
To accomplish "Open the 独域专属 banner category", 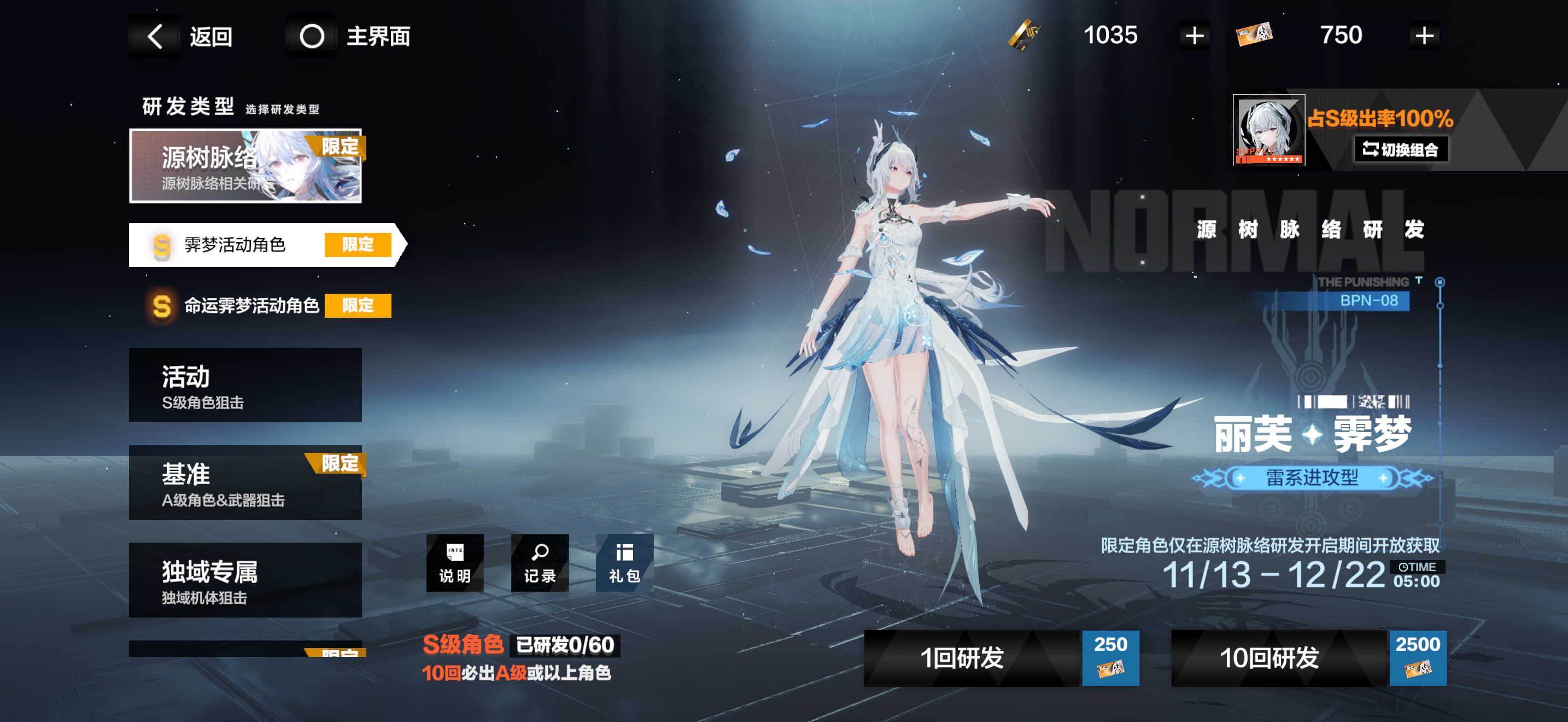I will [245, 580].
